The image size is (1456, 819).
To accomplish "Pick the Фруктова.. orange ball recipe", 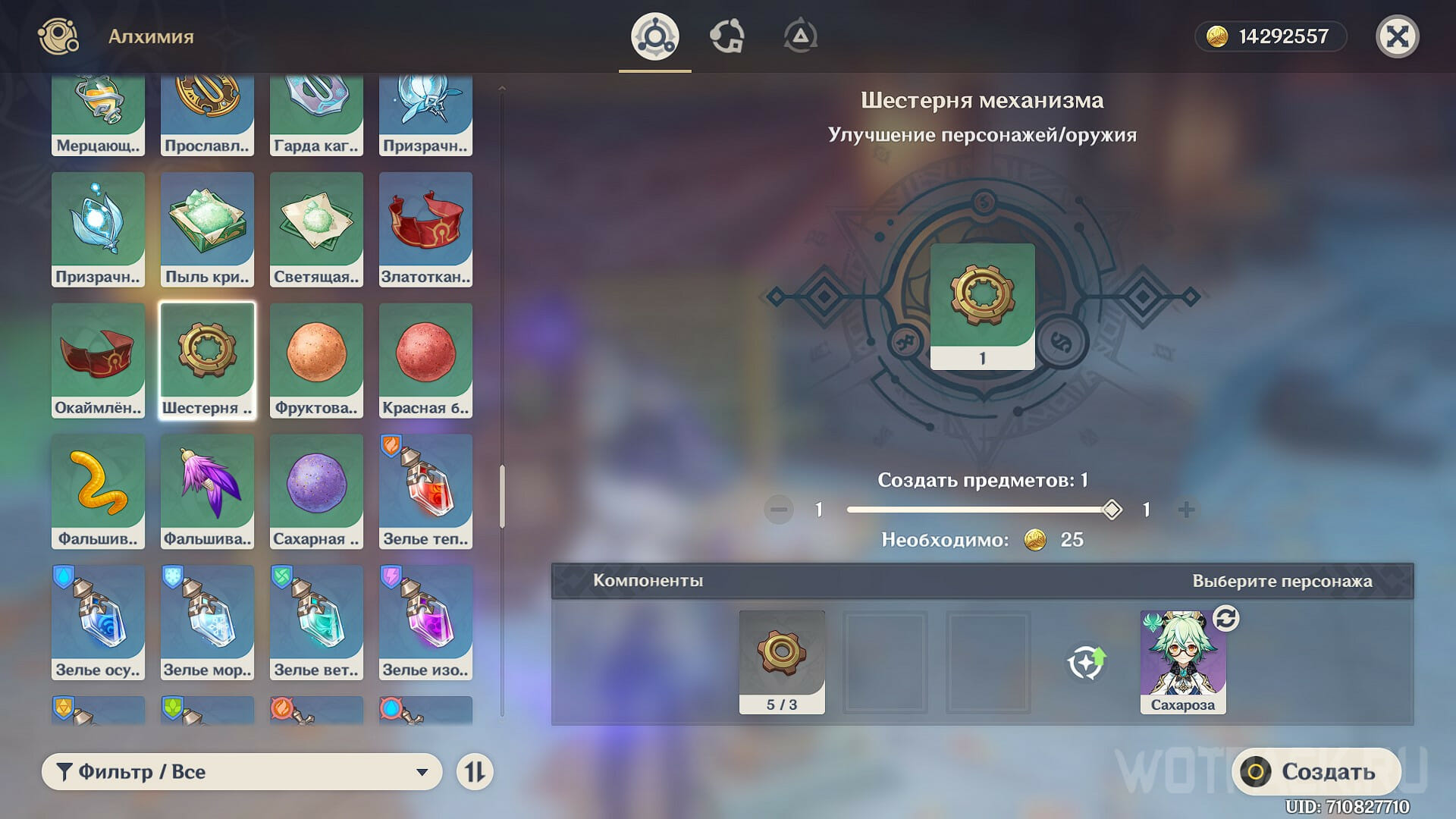I will click(x=316, y=360).
